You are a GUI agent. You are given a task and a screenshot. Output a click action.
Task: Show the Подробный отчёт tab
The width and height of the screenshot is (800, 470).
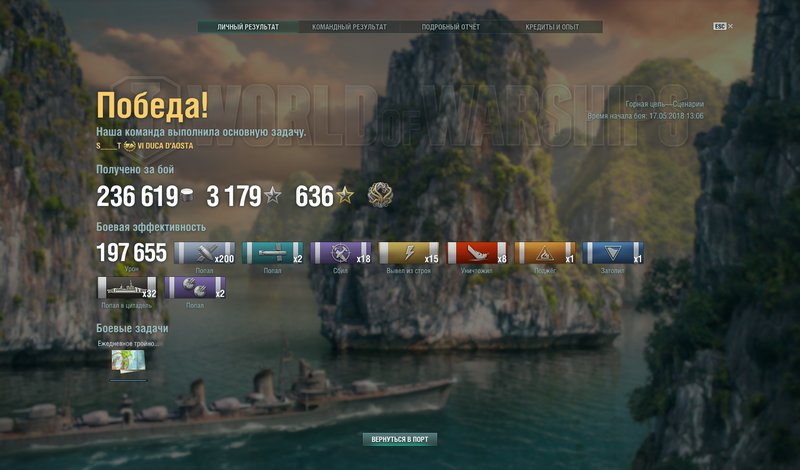451,27
